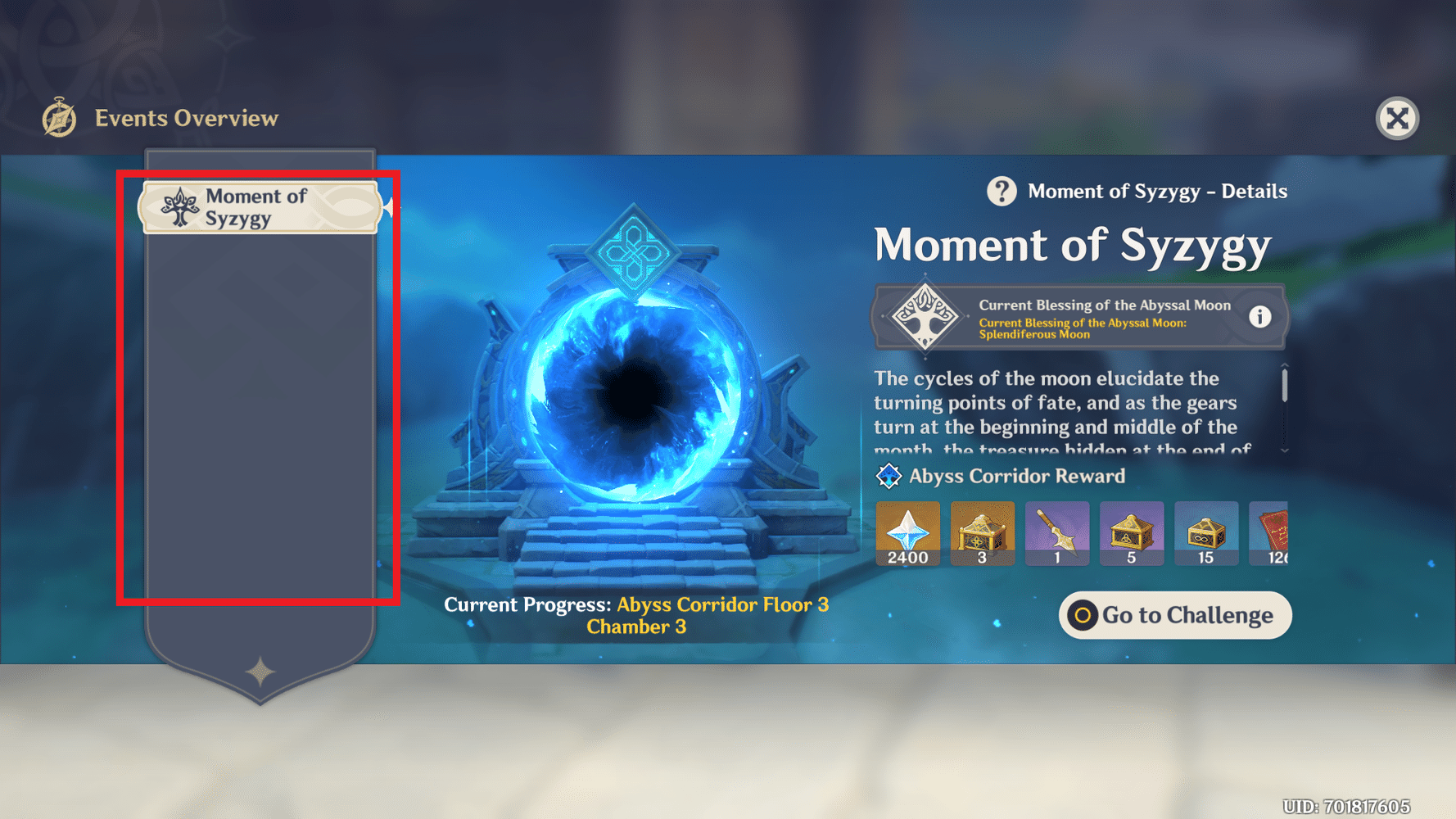Screen dimensions: 1456x819
Task: Click the question mark beside Moment of Syzygy Details
Action: (1002, 192)
